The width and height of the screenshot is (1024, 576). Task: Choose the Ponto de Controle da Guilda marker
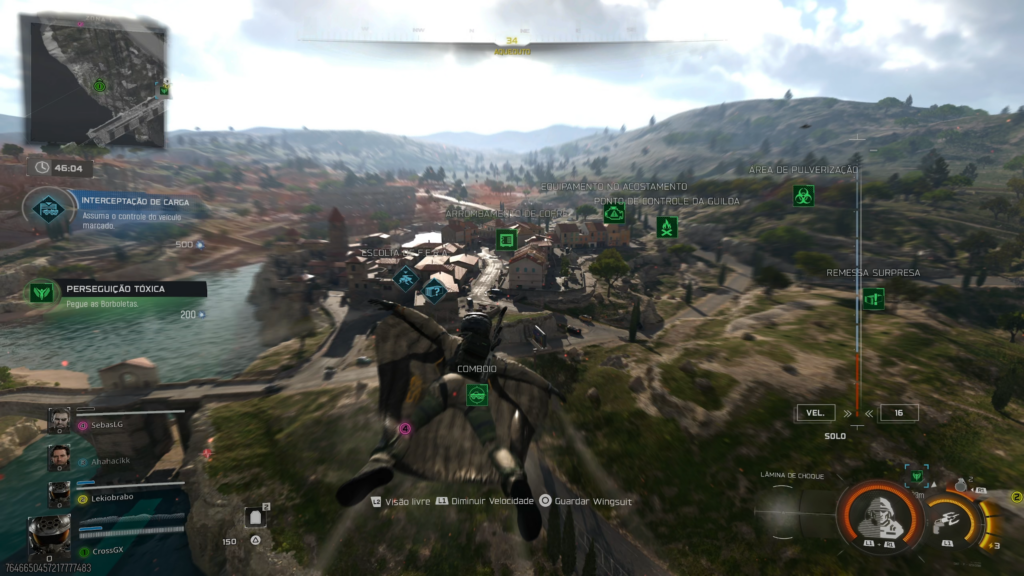point(667,227)
